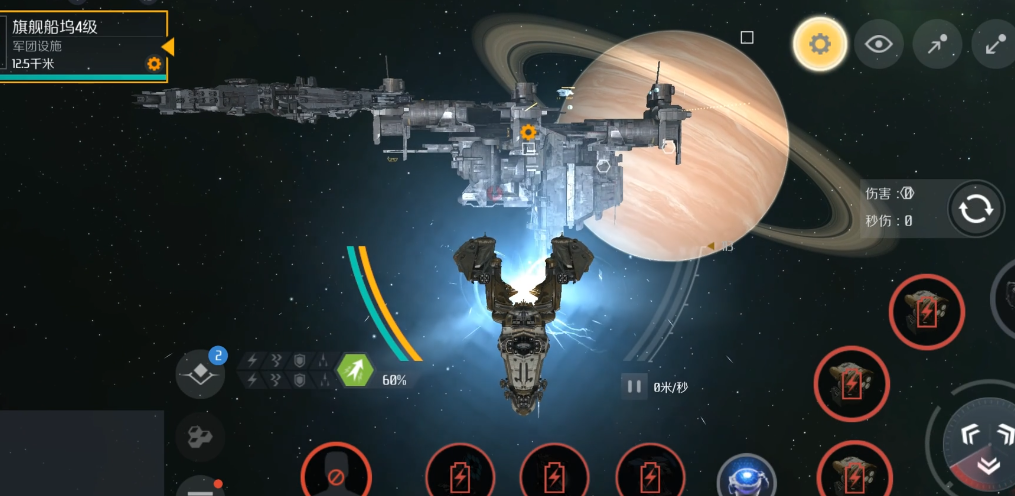Click the red-ringed module with prohibited symbol
Viewport: 1015px width, 496px height.
coord(337,474)
